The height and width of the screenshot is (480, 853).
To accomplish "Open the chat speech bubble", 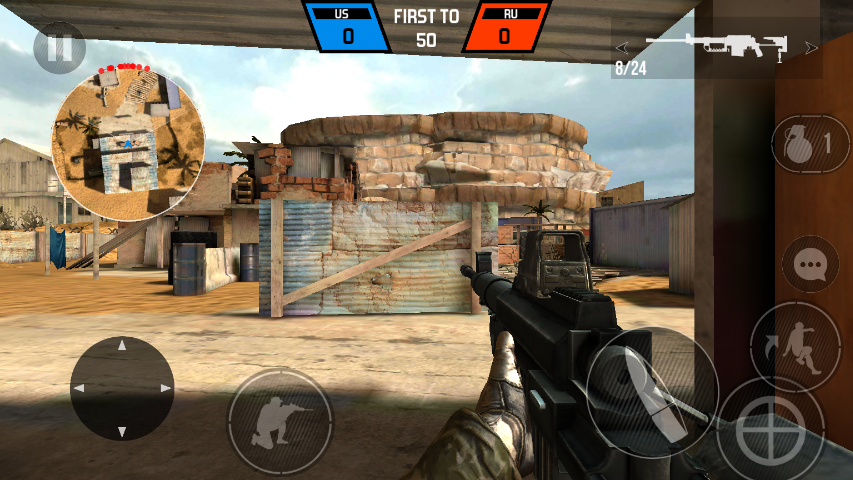I will coord(809,264).
